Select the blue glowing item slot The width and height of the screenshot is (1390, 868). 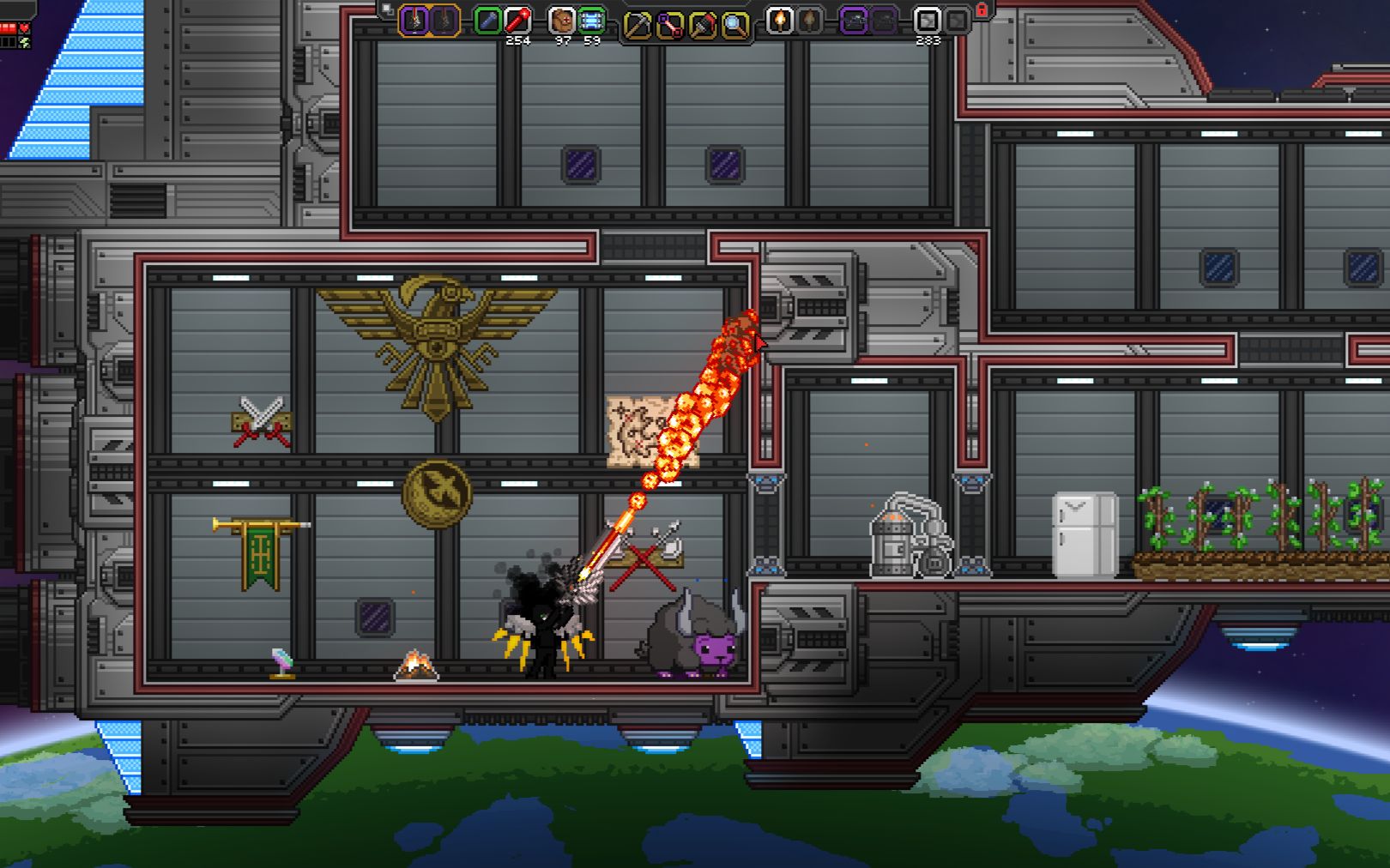coord(591,21)
